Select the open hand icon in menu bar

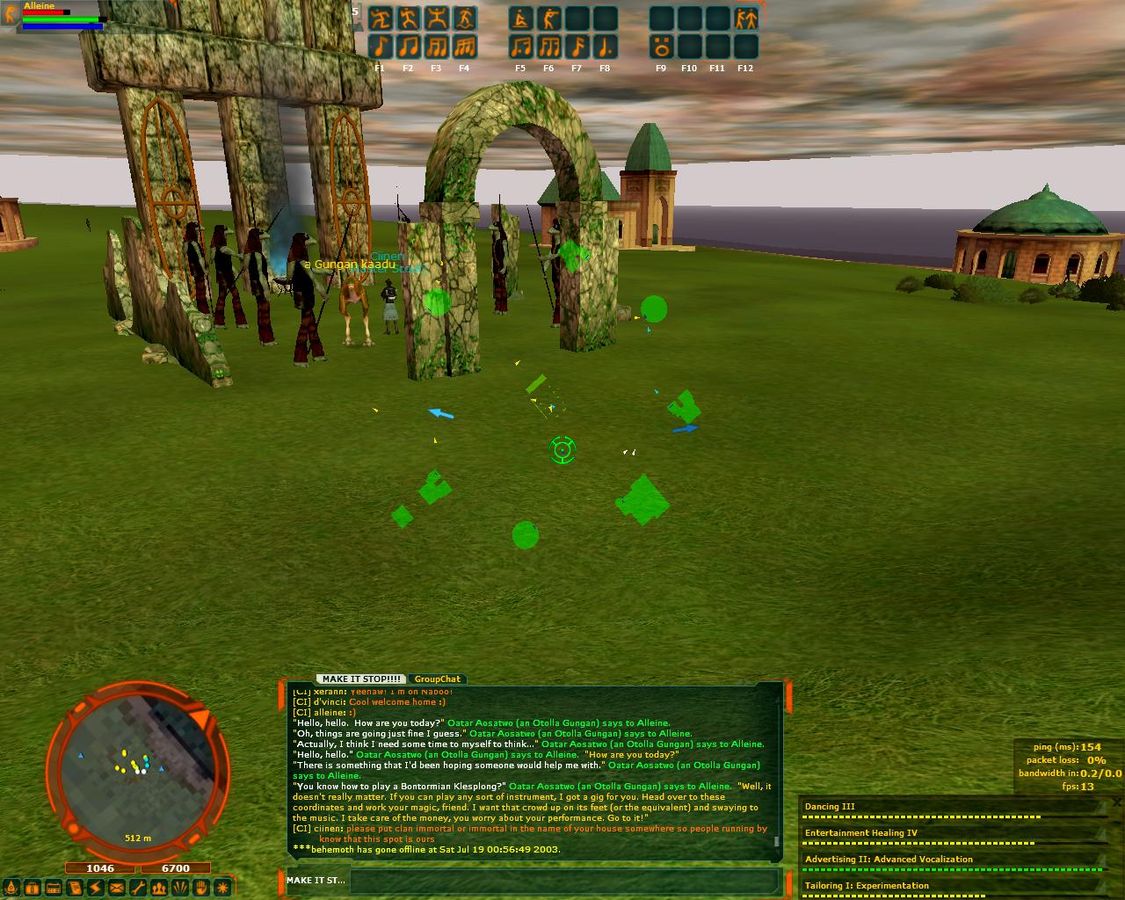tap(201, 887)
